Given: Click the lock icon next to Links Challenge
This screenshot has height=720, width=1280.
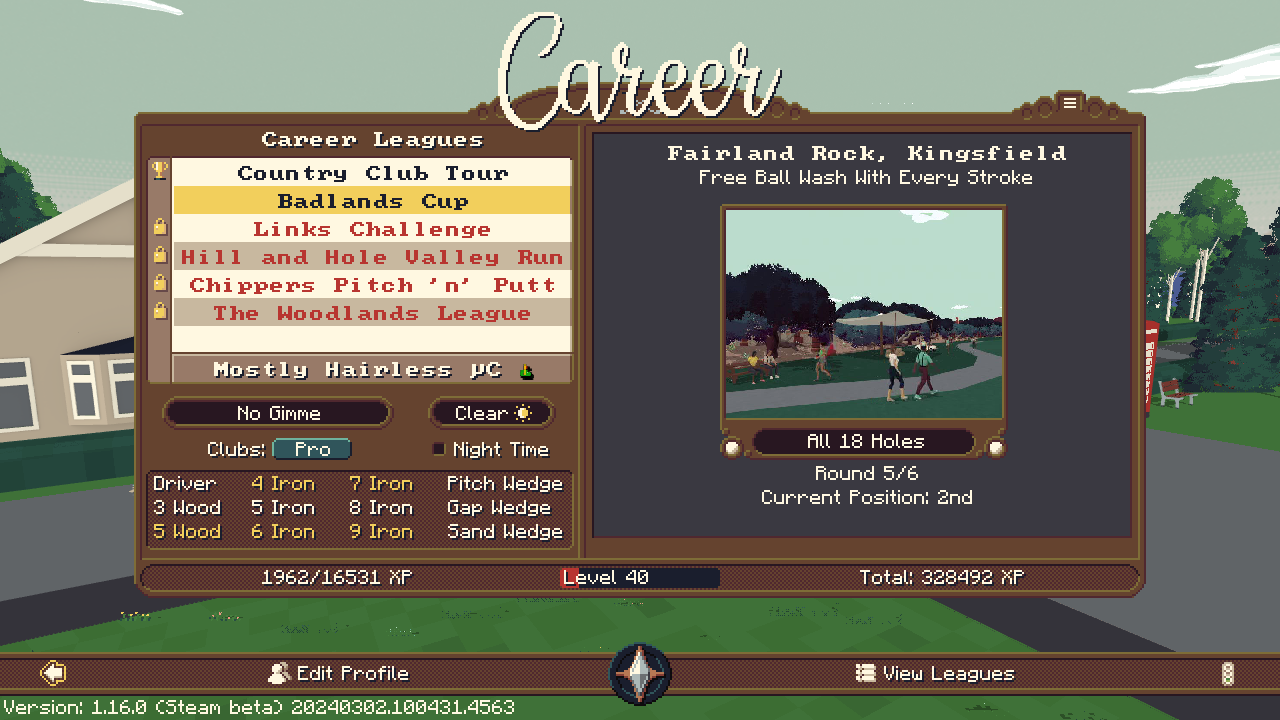Looking at the screenshot, I should [x=162, y=228].
